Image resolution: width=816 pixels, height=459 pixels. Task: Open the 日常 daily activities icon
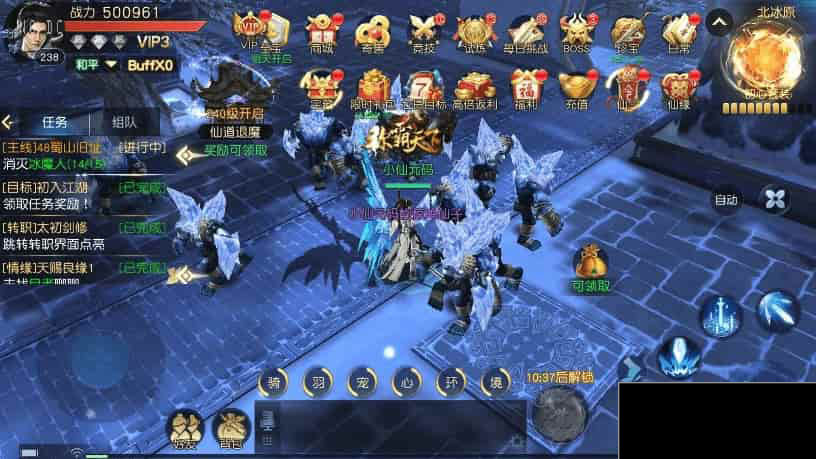point(679,31)
